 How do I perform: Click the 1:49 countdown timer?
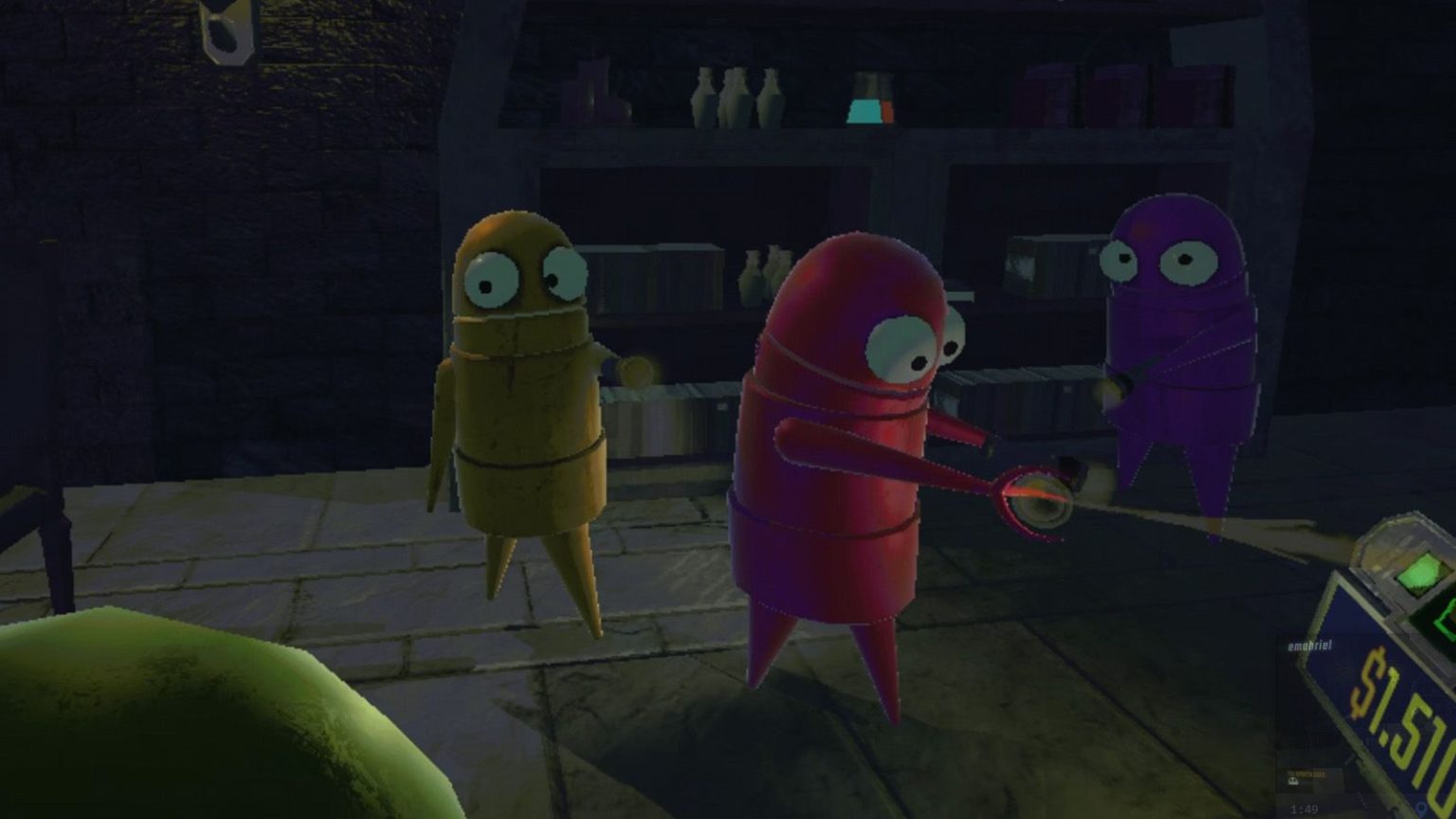pos(1301,807)
